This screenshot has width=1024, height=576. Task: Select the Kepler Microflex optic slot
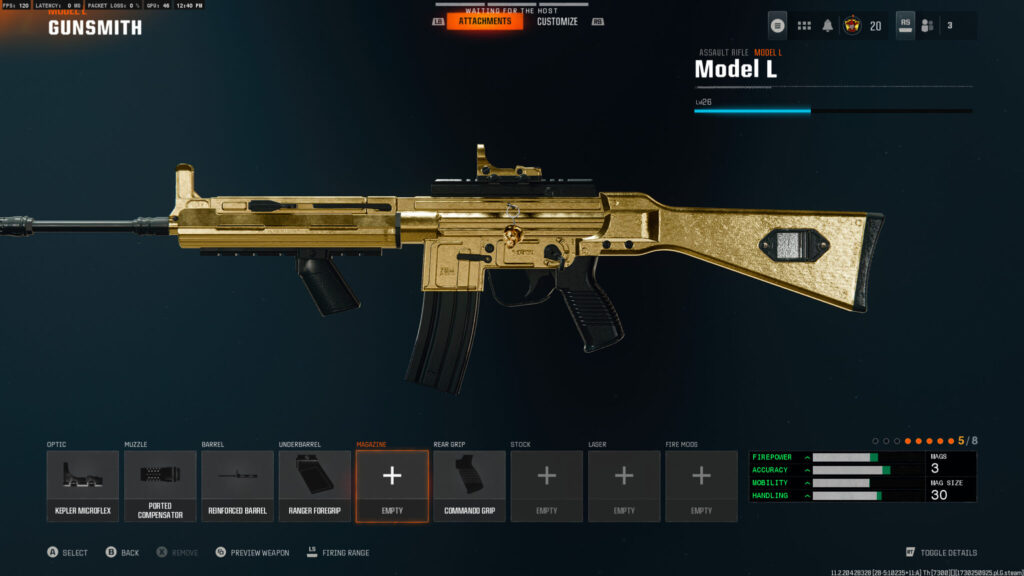[x=82, y=485]
